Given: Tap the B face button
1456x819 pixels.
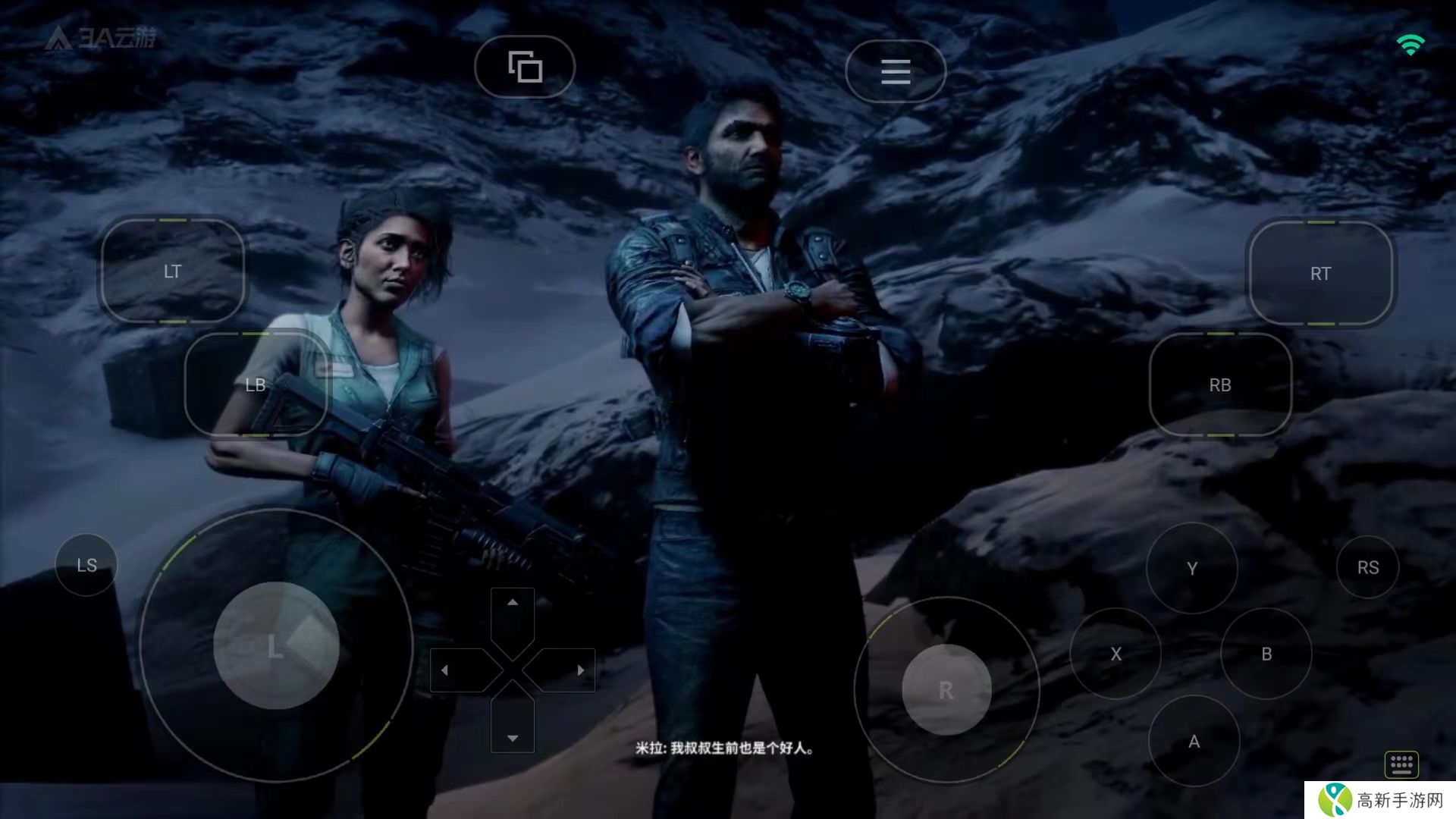Looking at the screenshot, I should (x=1266, y=654).
